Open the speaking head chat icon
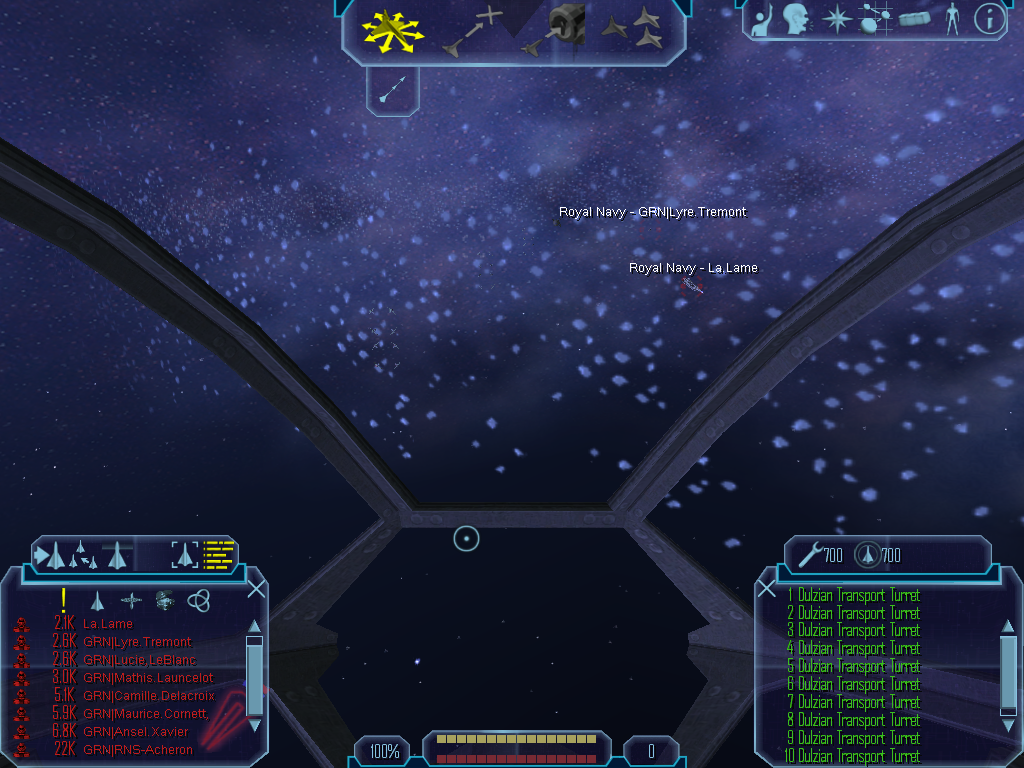This screenshot has height=768, width=1024. coord(796,18)
